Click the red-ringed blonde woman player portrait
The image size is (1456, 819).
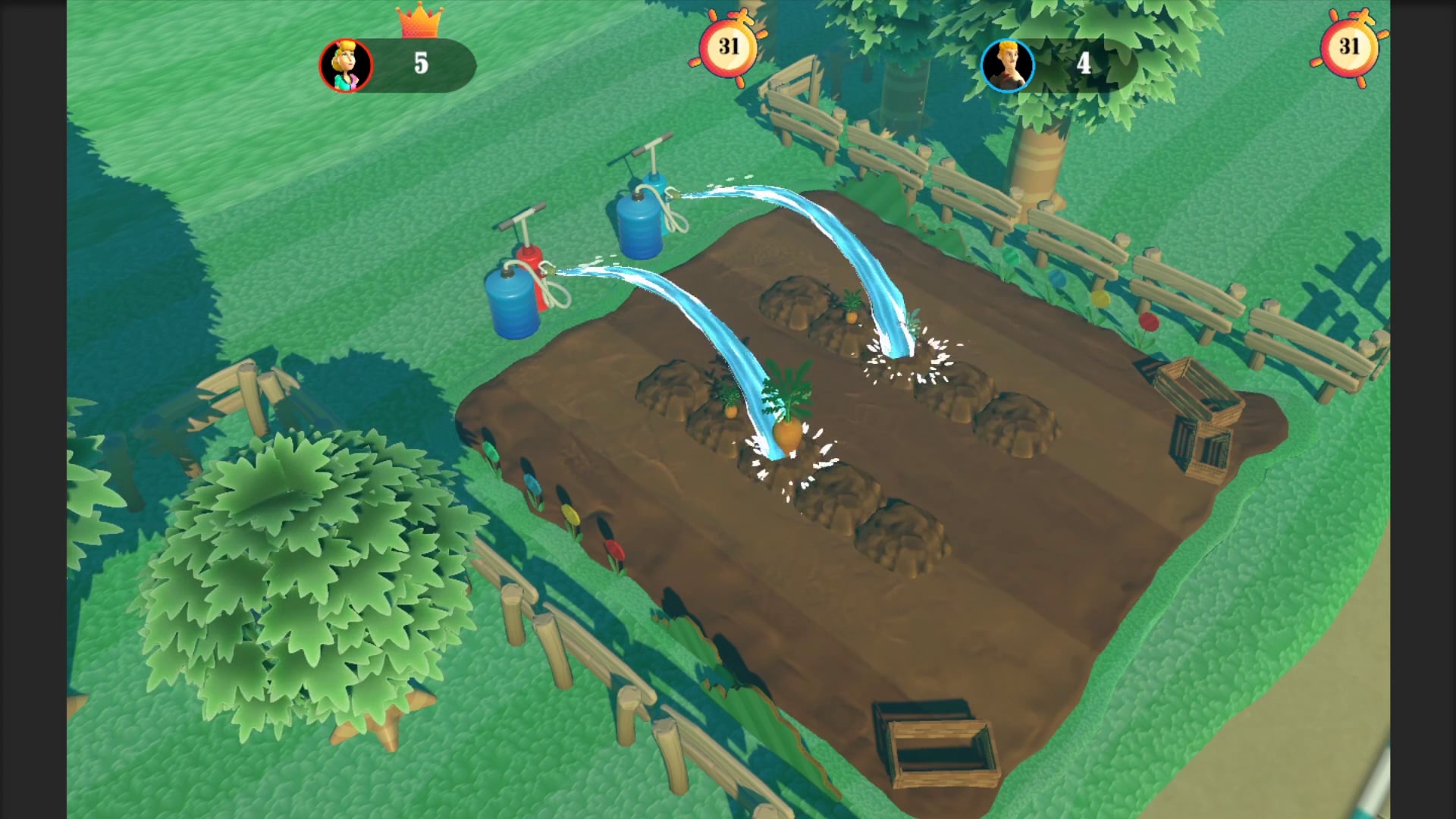[x=346, y=65]
